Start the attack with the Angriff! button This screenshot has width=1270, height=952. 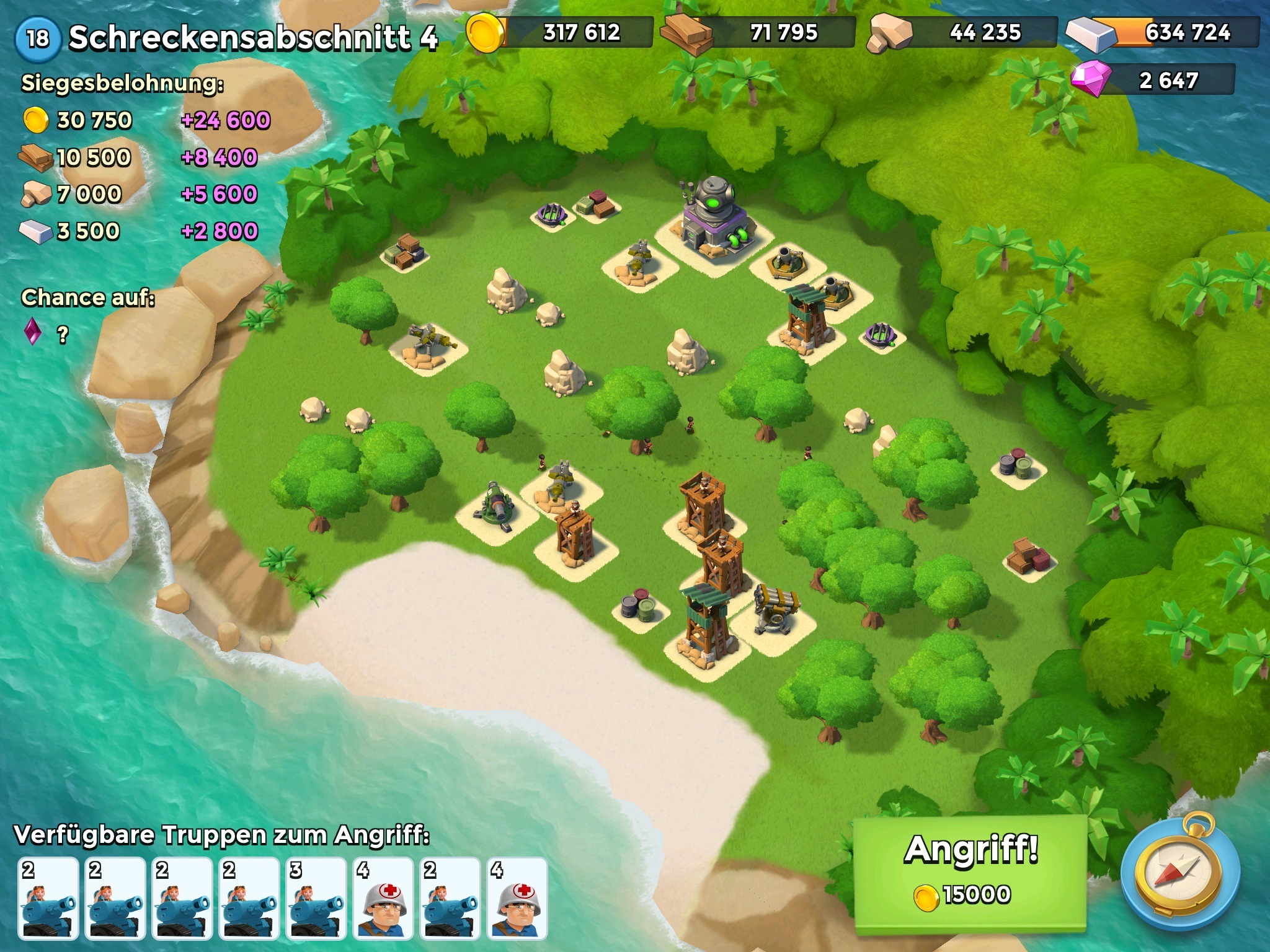point(970,873)
